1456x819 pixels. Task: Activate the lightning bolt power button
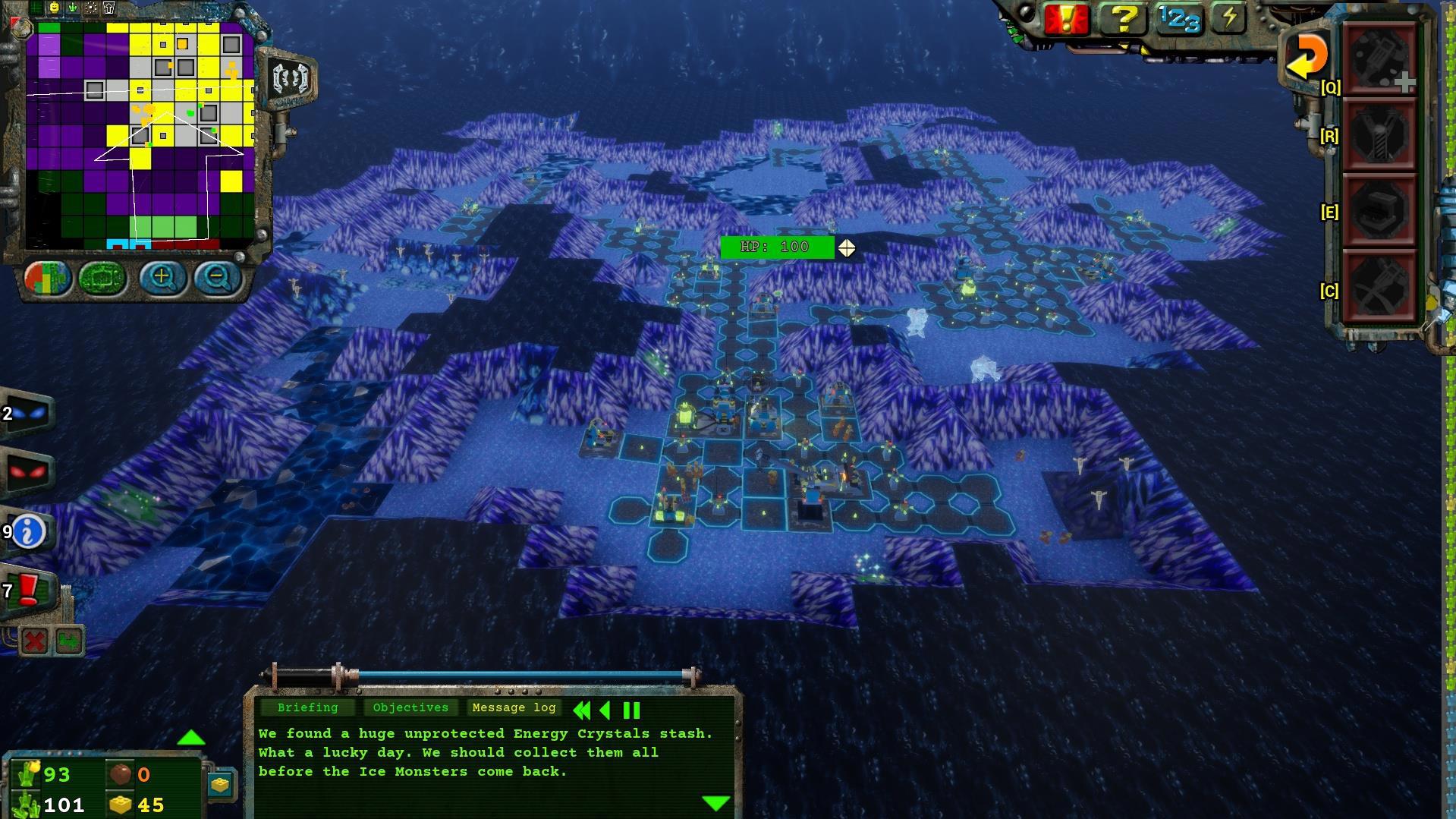point(1229,18)
